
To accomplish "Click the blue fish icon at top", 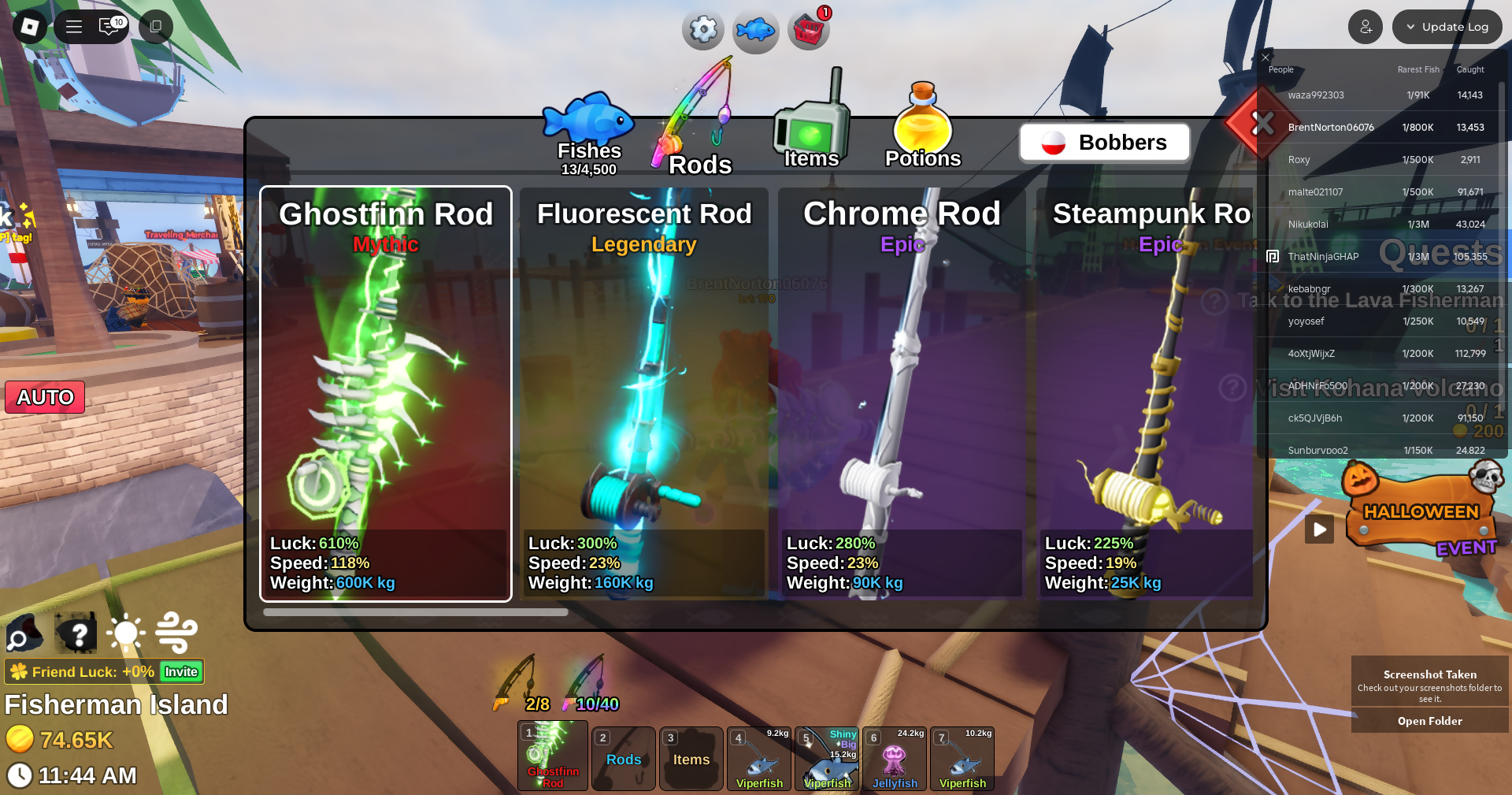I will (755, 31).
